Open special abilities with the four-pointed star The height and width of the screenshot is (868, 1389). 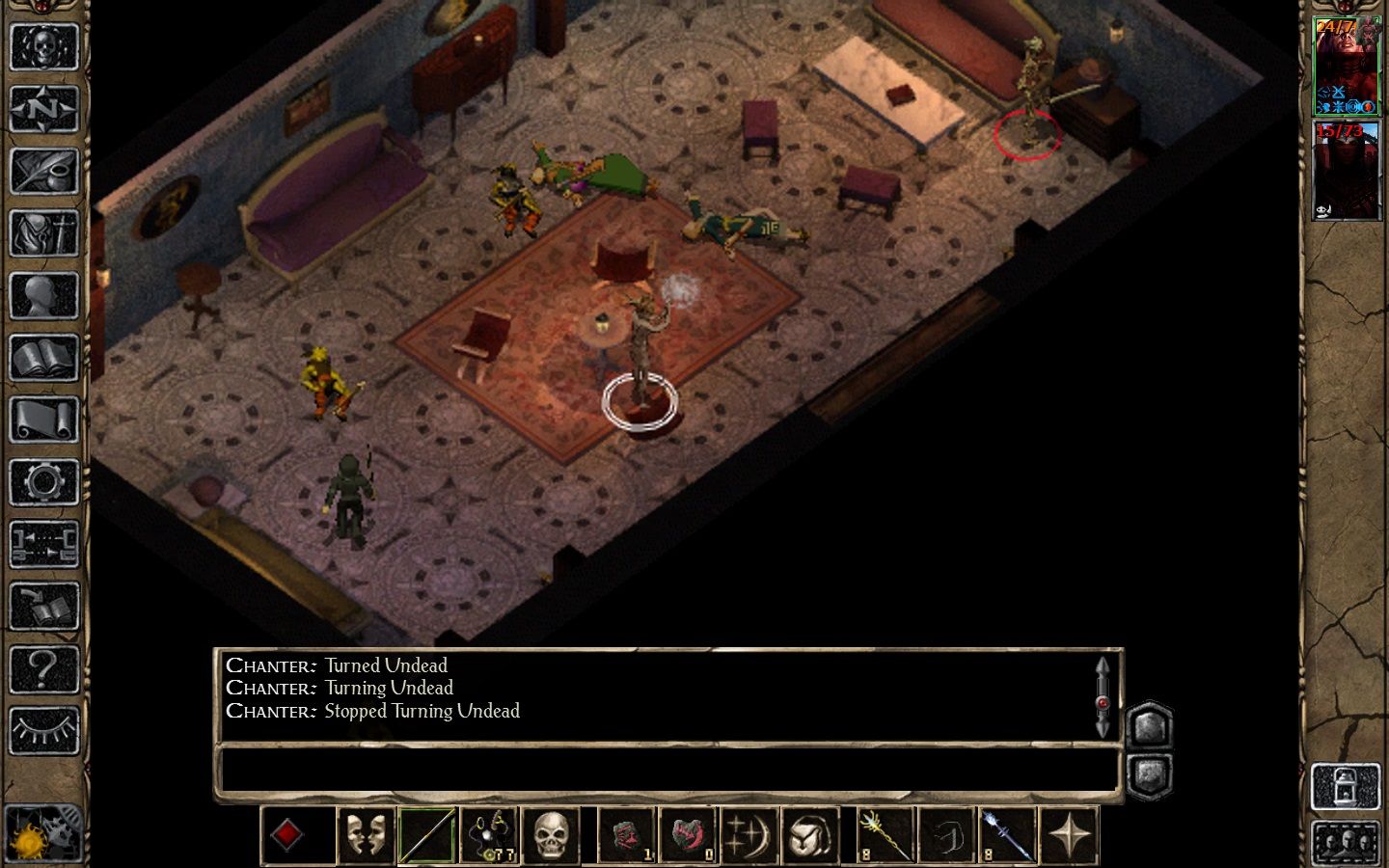(x=1070, y=835)
